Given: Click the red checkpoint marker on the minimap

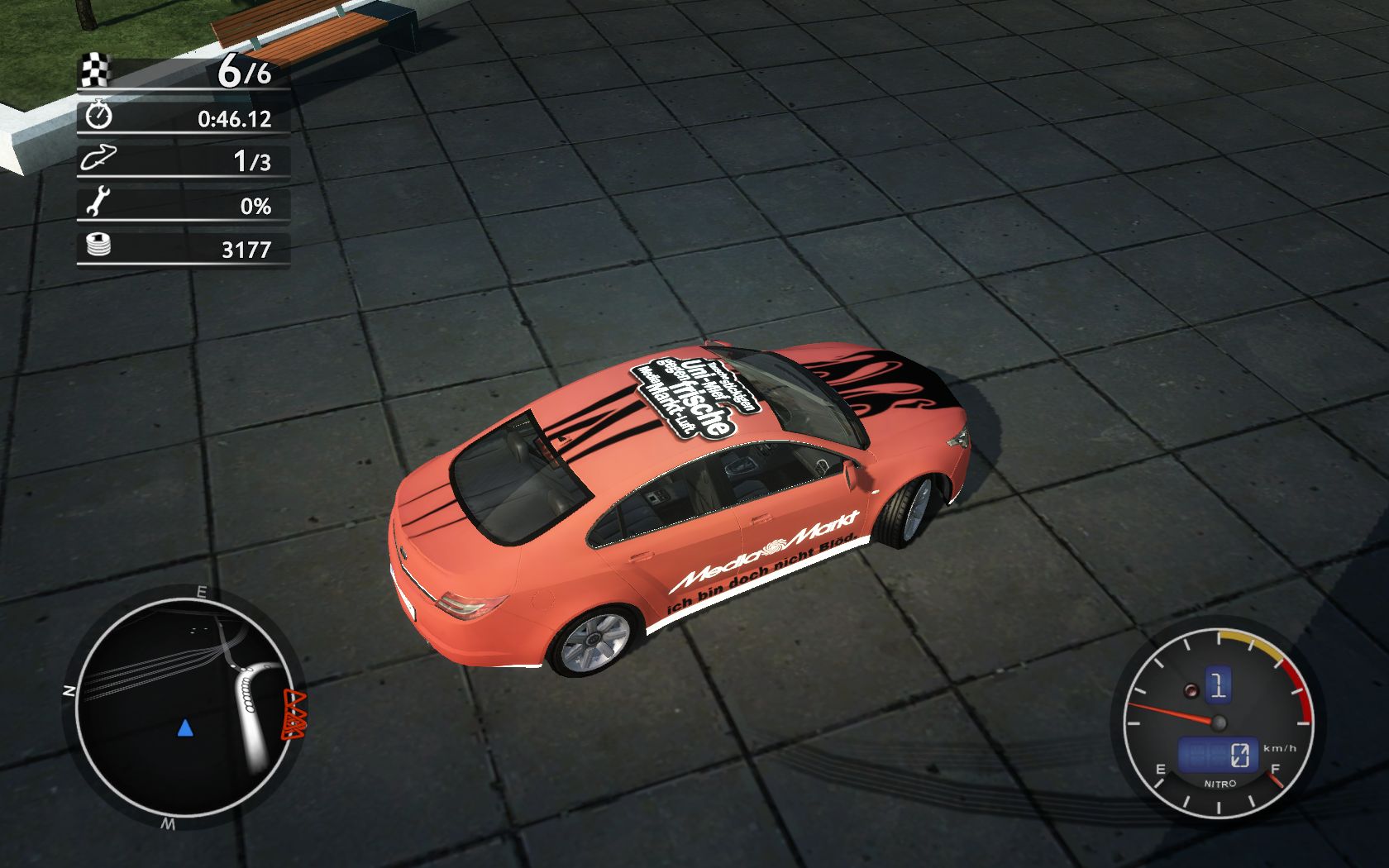Looking at the screenshot, I should (294, 715).
